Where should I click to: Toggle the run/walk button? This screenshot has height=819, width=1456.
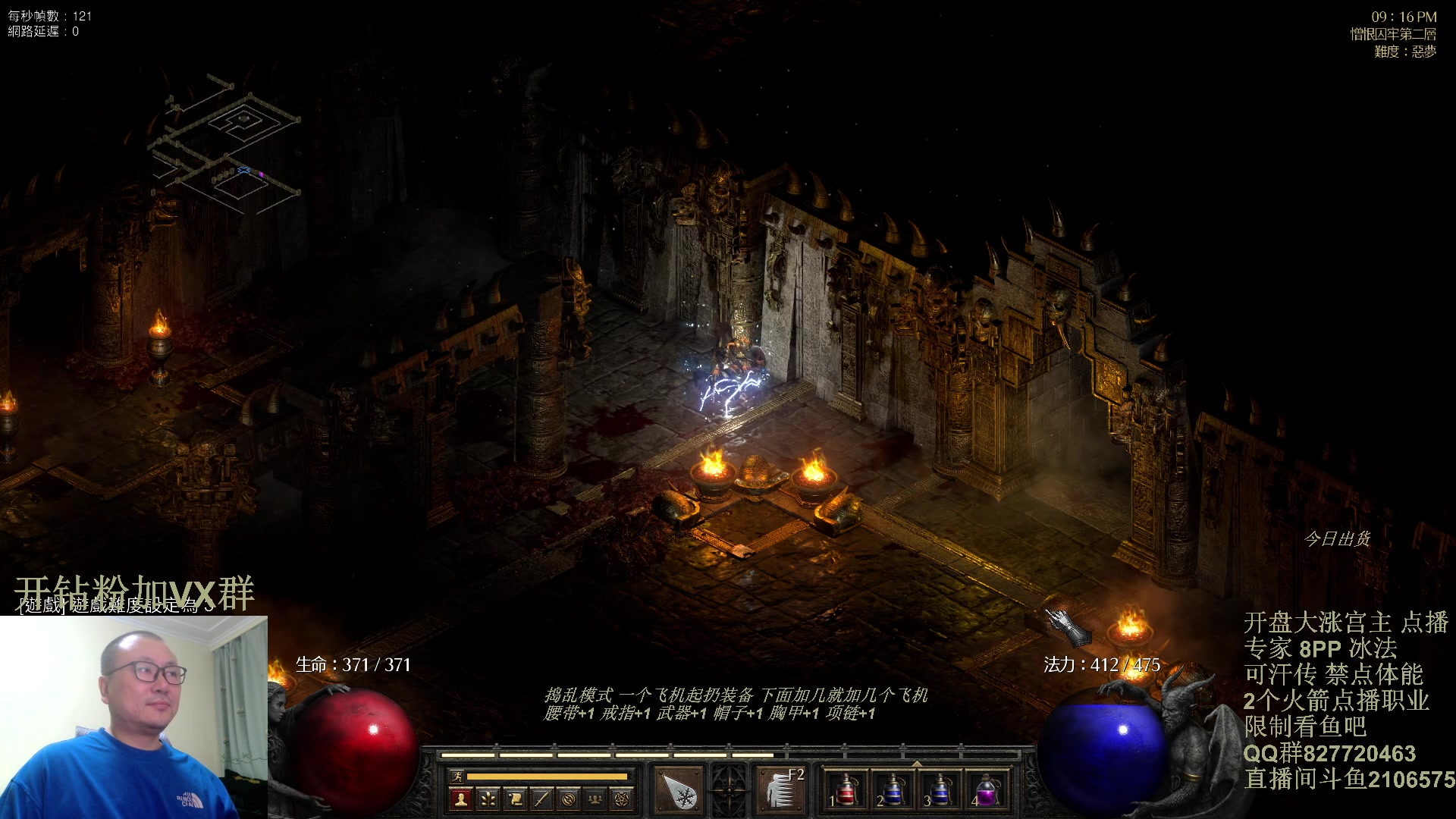[457, 776]
